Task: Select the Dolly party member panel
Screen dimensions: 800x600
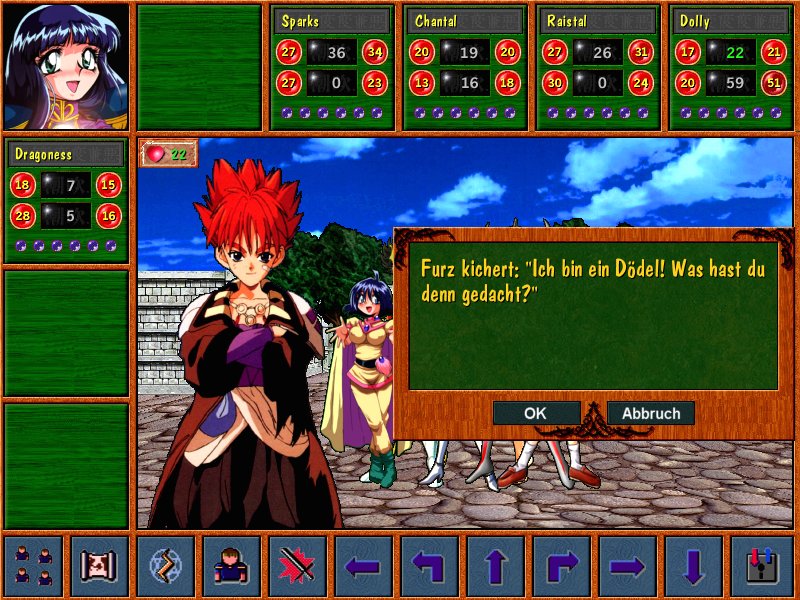Action: pos(732,67)
